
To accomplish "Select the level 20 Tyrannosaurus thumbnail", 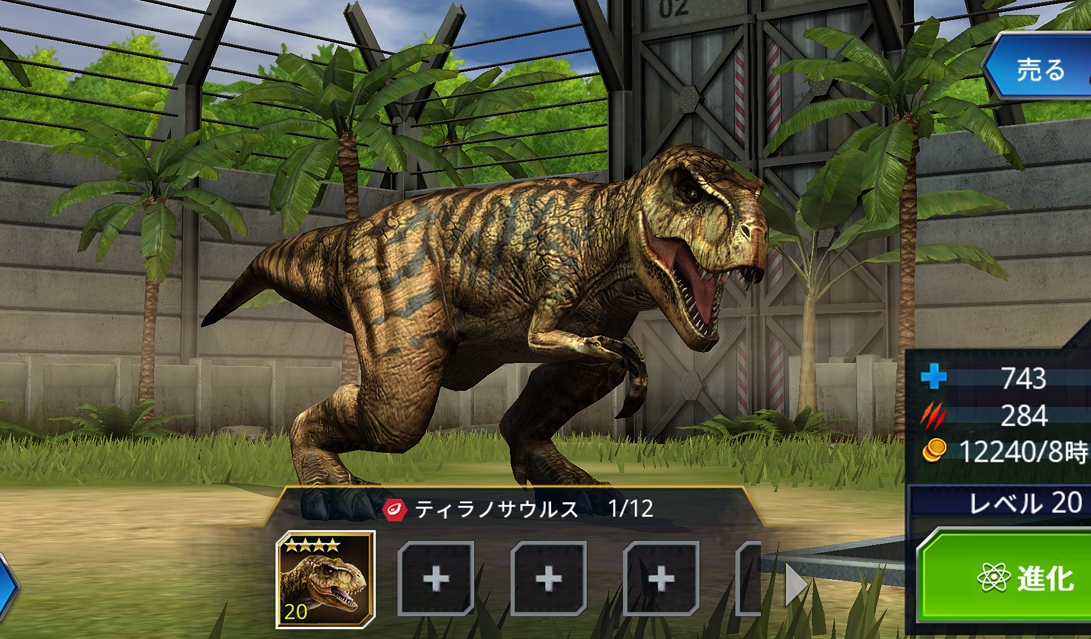I will [325, 579].
